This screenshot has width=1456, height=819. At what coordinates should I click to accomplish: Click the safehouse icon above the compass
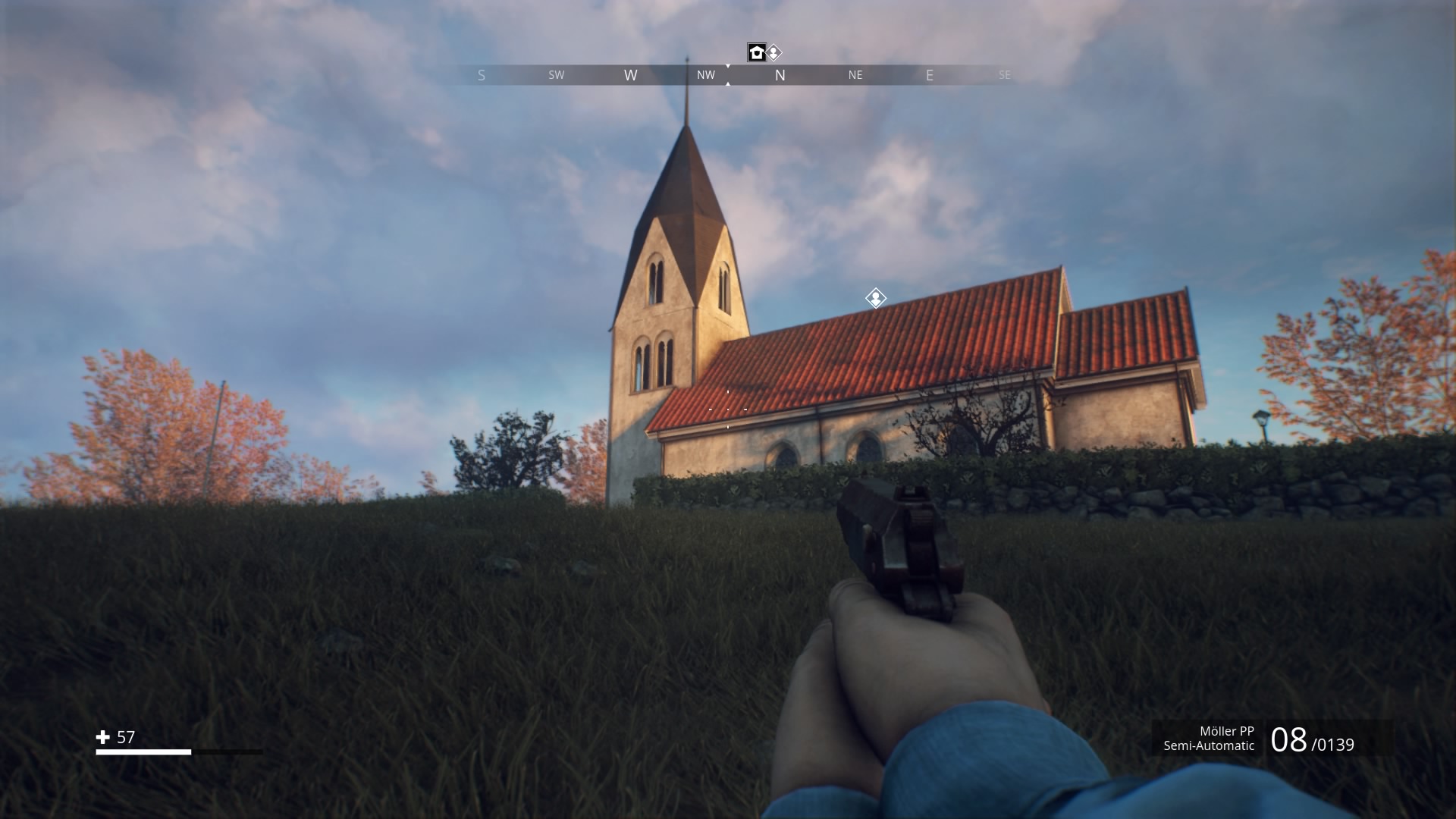(756, 52)
